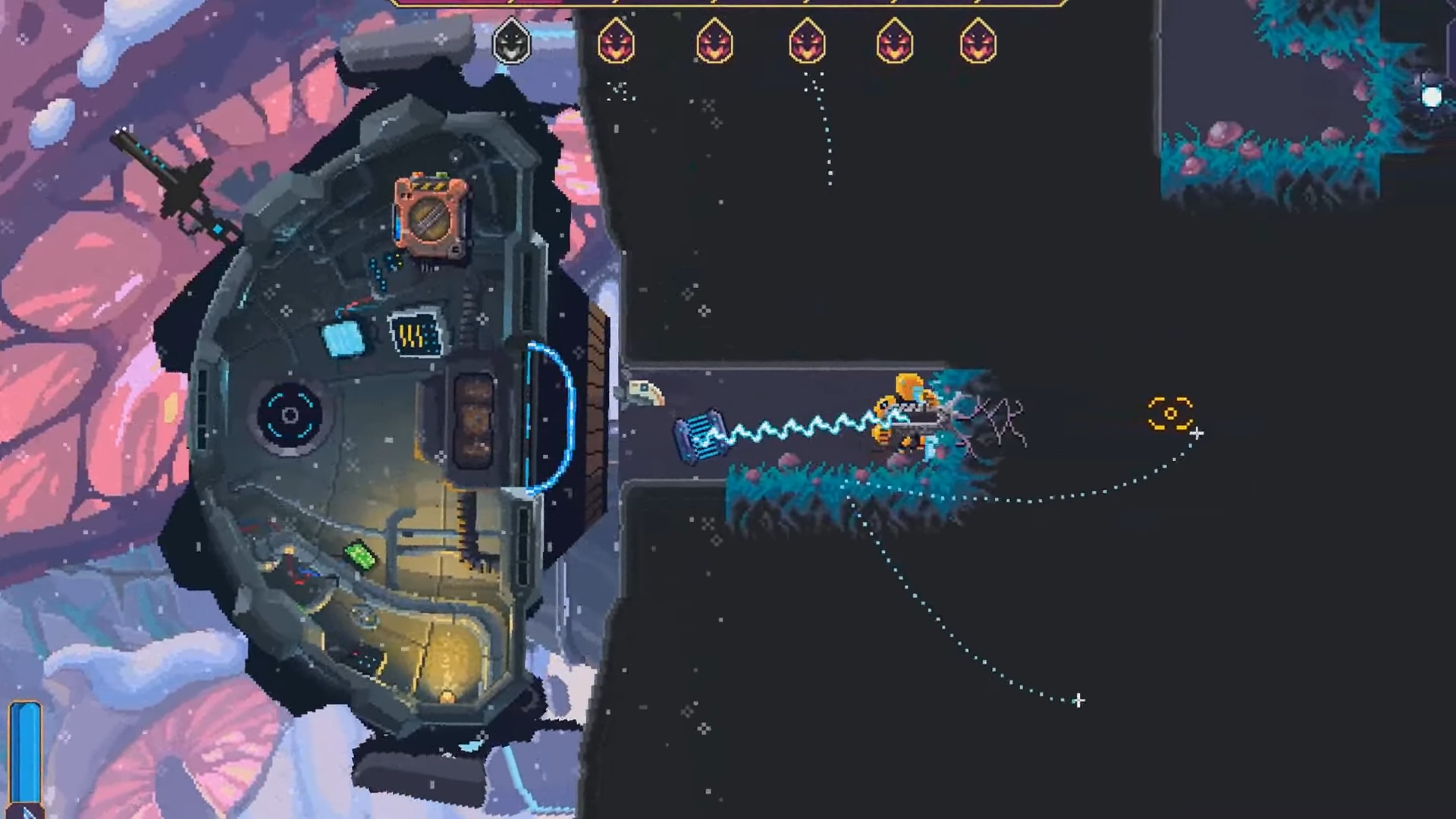Toggle the circular blue hatch on the base
The width and height of the screenshot is (1456, 819).
pos(290,416)
